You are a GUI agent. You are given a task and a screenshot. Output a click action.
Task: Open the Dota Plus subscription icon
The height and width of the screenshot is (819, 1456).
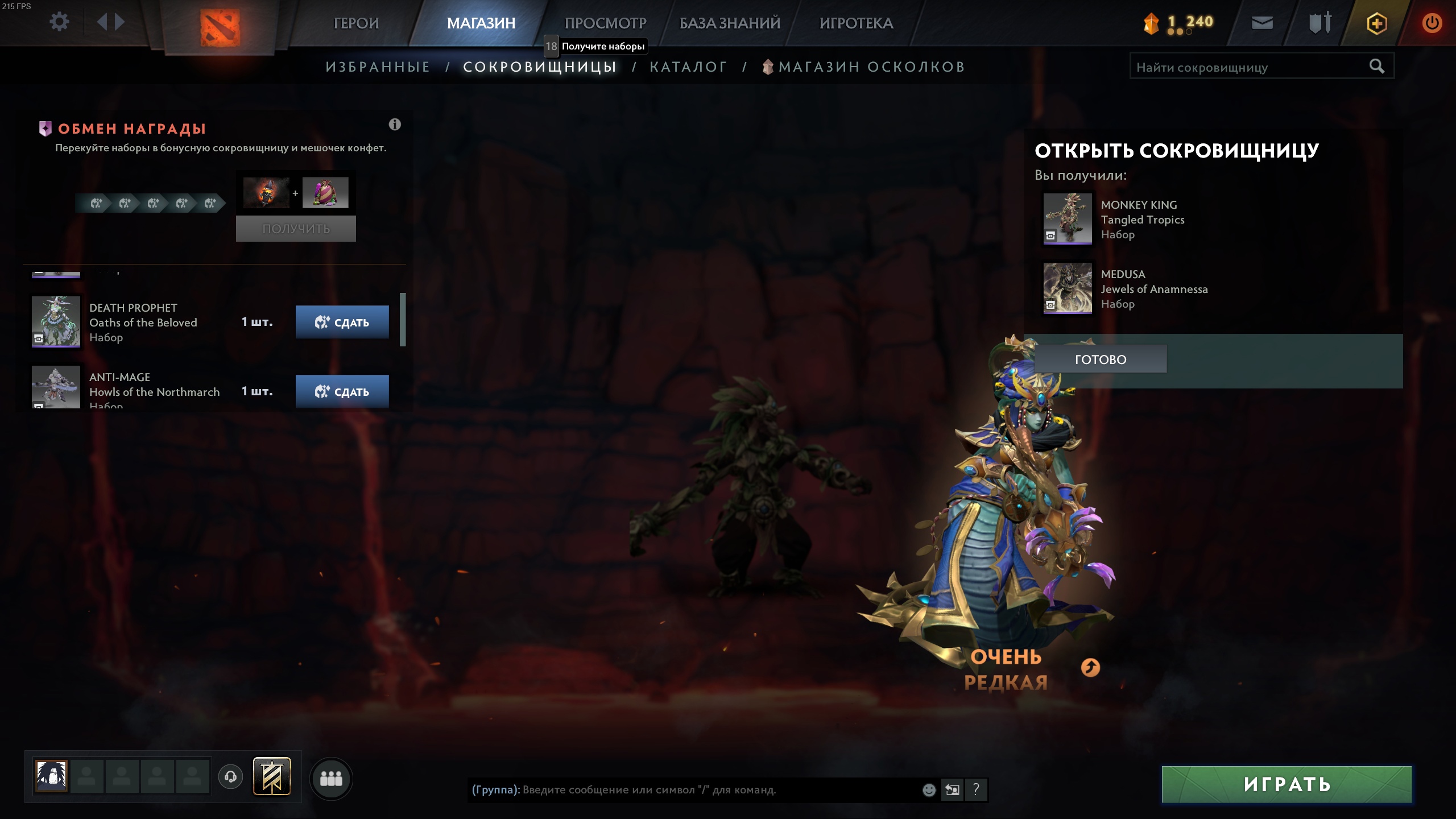1378,23
